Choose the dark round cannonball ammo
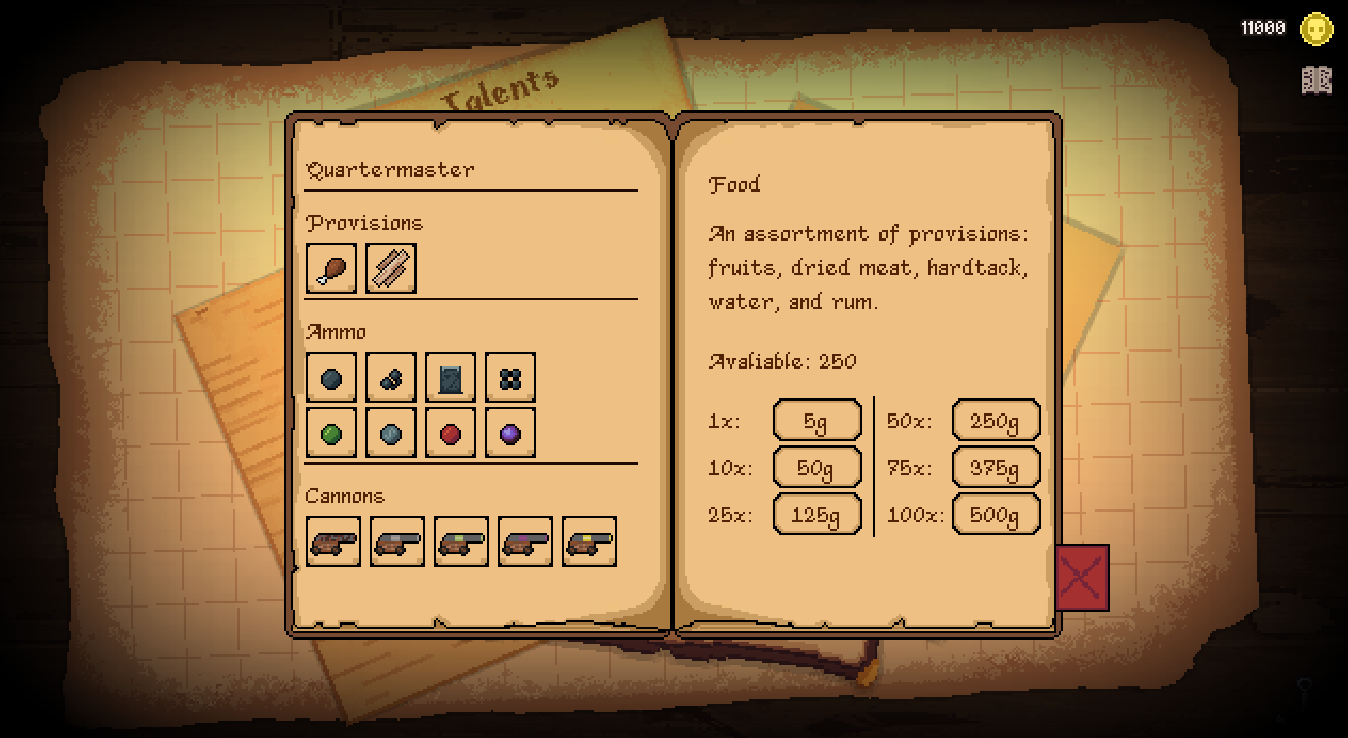The height and width of the screenshot is (738, 1348). pos(331,378)
